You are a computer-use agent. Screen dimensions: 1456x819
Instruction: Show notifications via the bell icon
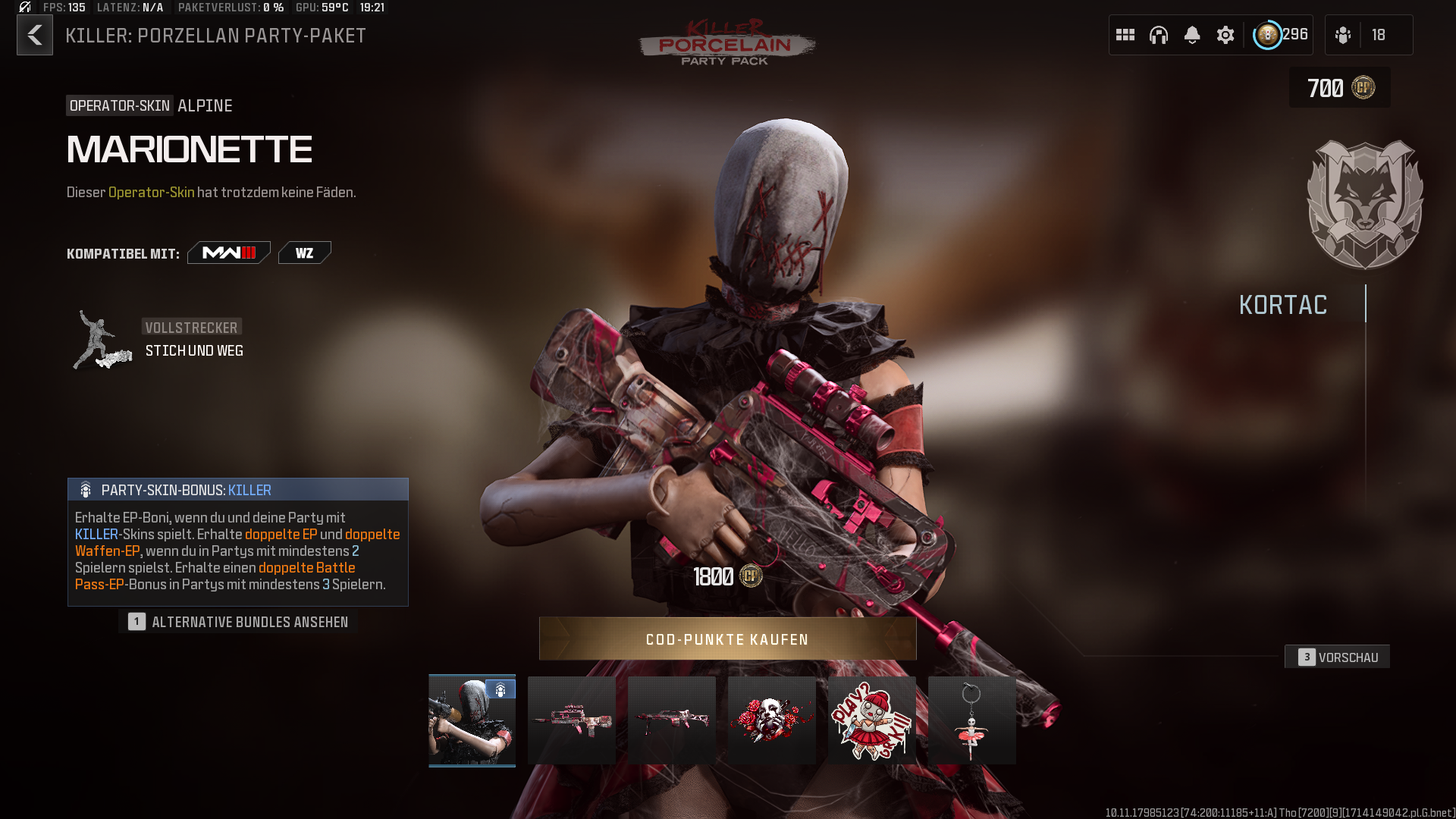1192,35
